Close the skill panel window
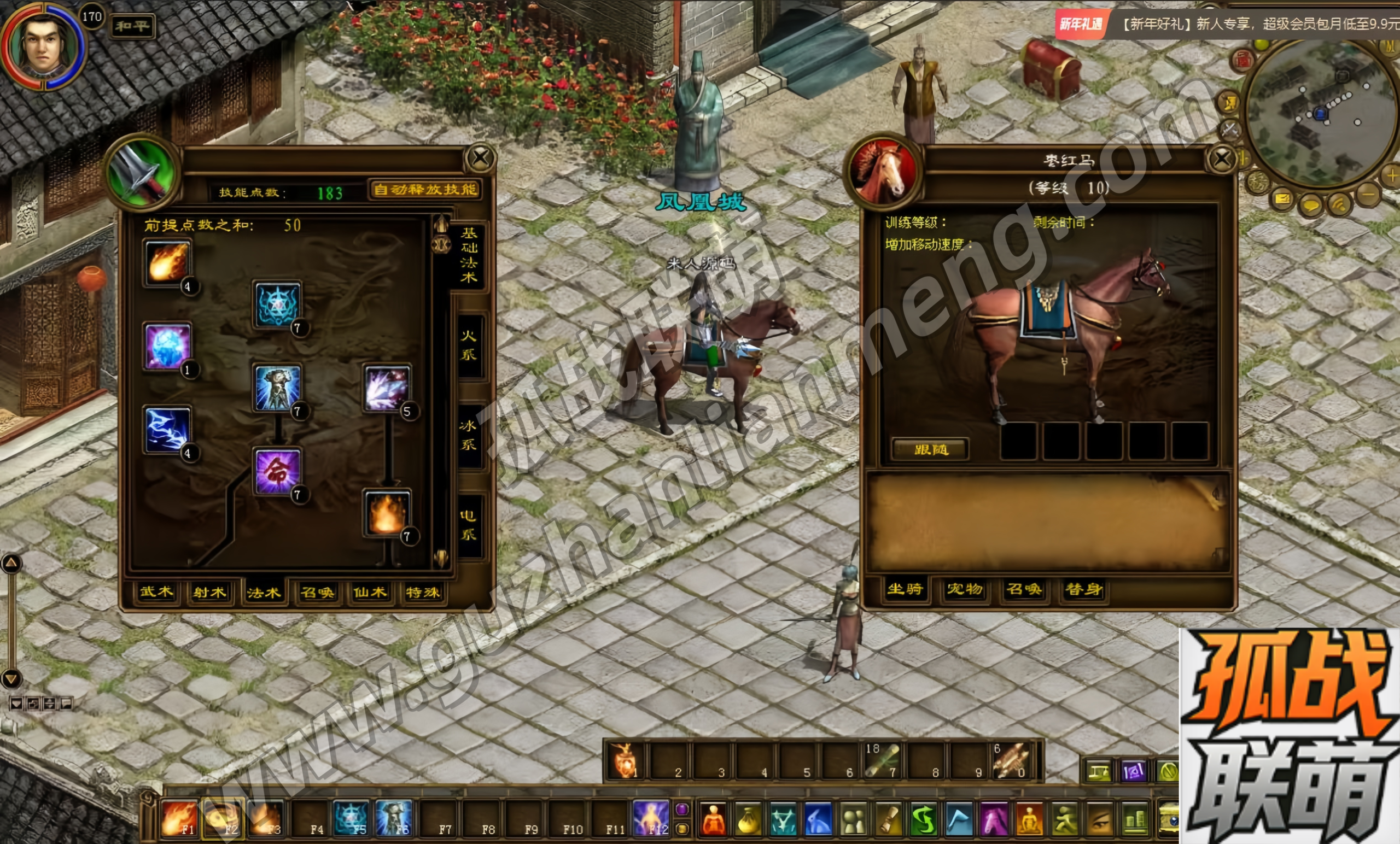Image resolution: width=1400 pixels, height=844 pixels. click(481, 159)
